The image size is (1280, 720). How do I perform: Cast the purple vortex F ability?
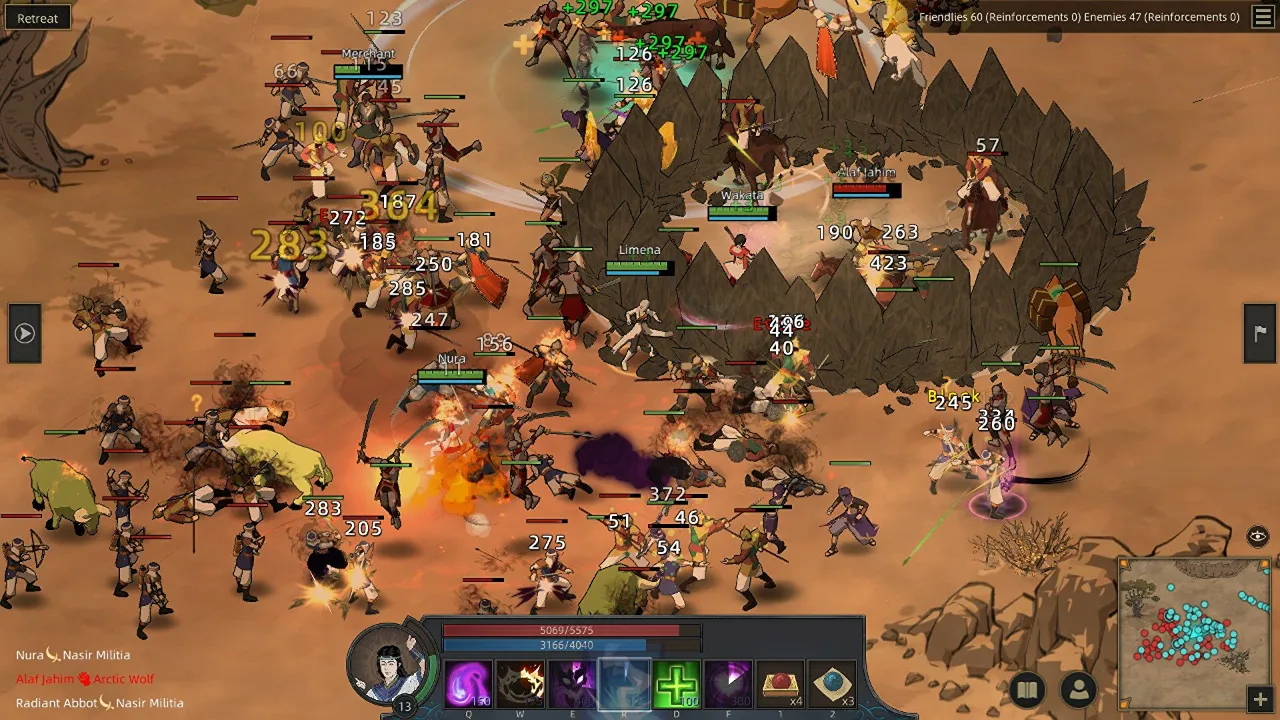point(728,684)
